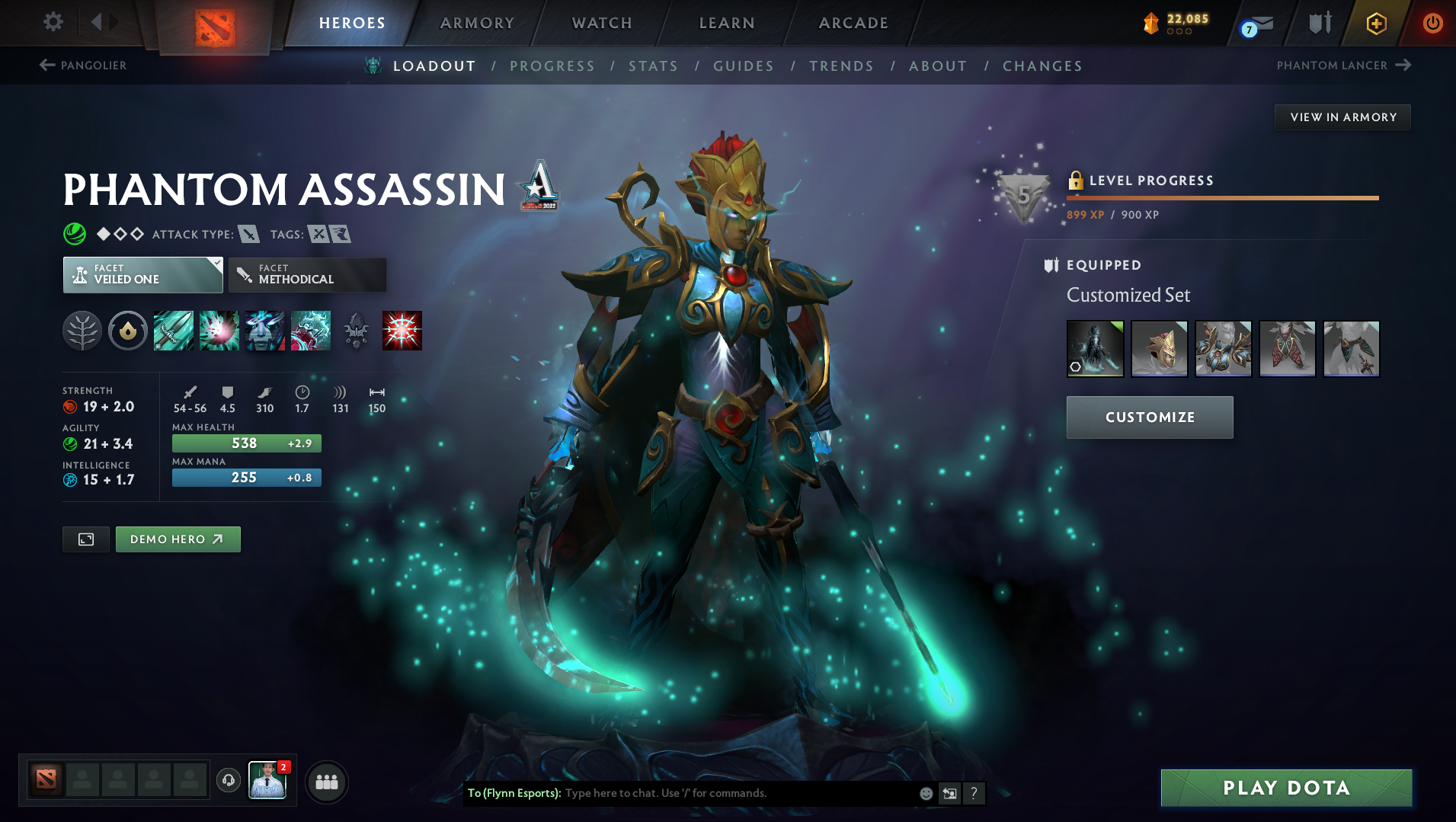The width and height of the screenshot is (1456, 822).
Task: Open hero Guides
Action: [744, 66]
